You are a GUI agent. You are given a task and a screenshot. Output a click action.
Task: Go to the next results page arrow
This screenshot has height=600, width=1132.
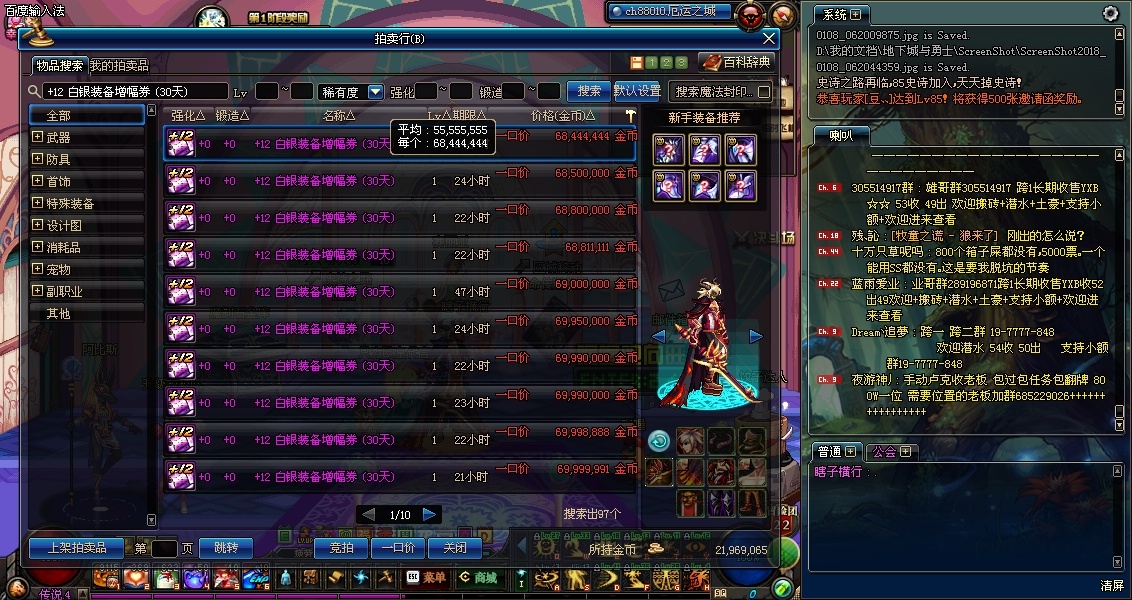[x=430, y=514]
